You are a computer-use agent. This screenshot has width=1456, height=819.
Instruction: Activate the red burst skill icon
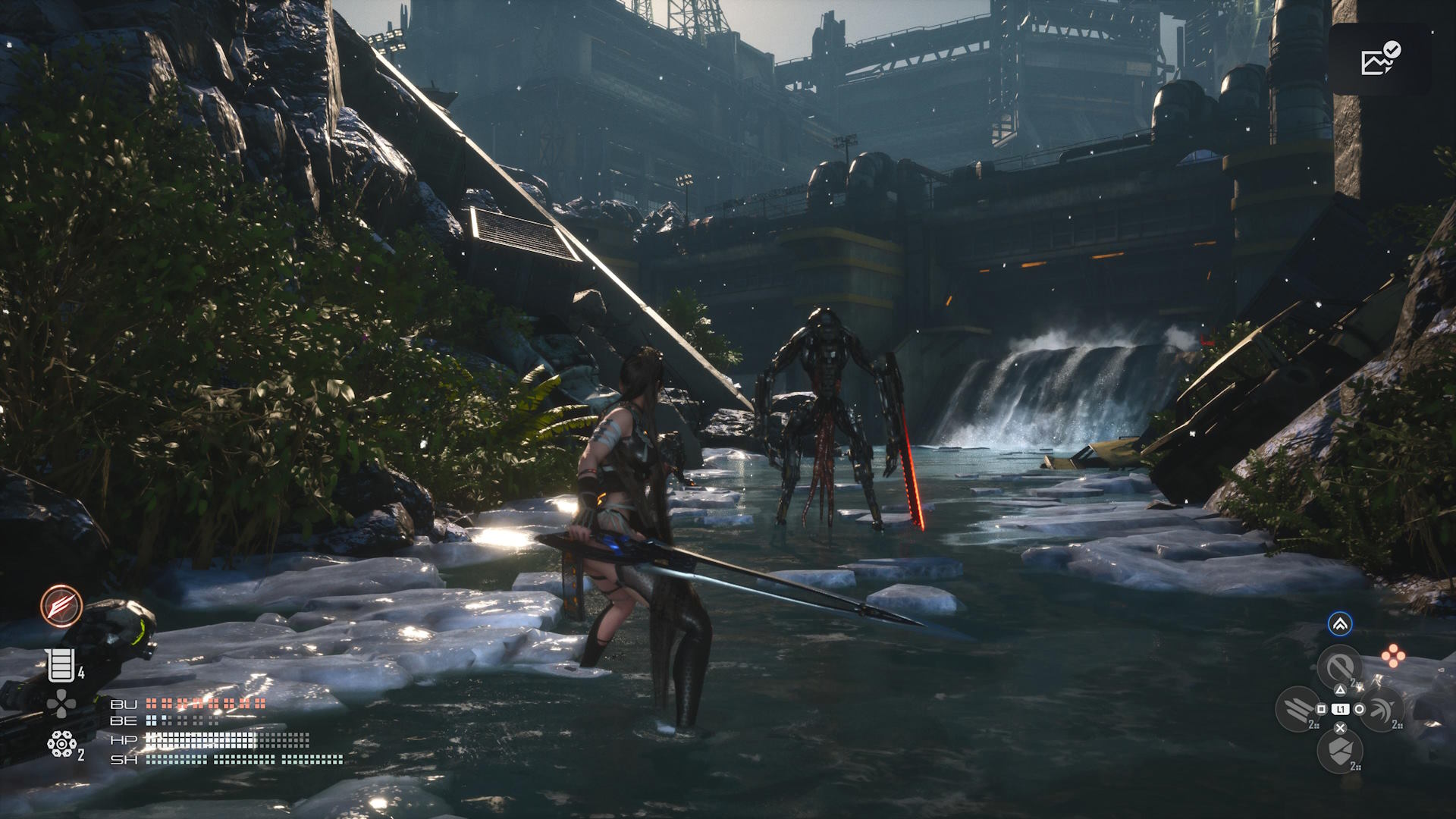[x=61, y=606]
